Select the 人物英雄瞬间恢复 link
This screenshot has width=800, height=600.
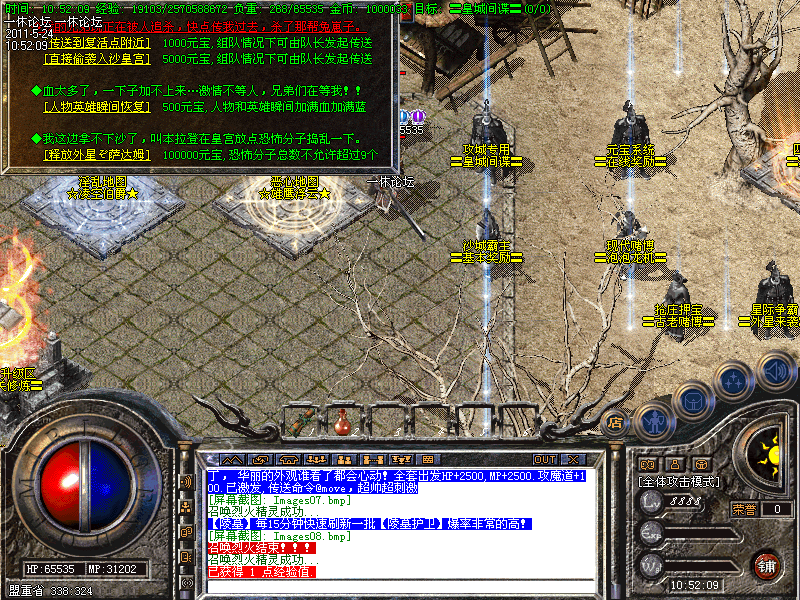pyautogui.click(x=99, y=106)
